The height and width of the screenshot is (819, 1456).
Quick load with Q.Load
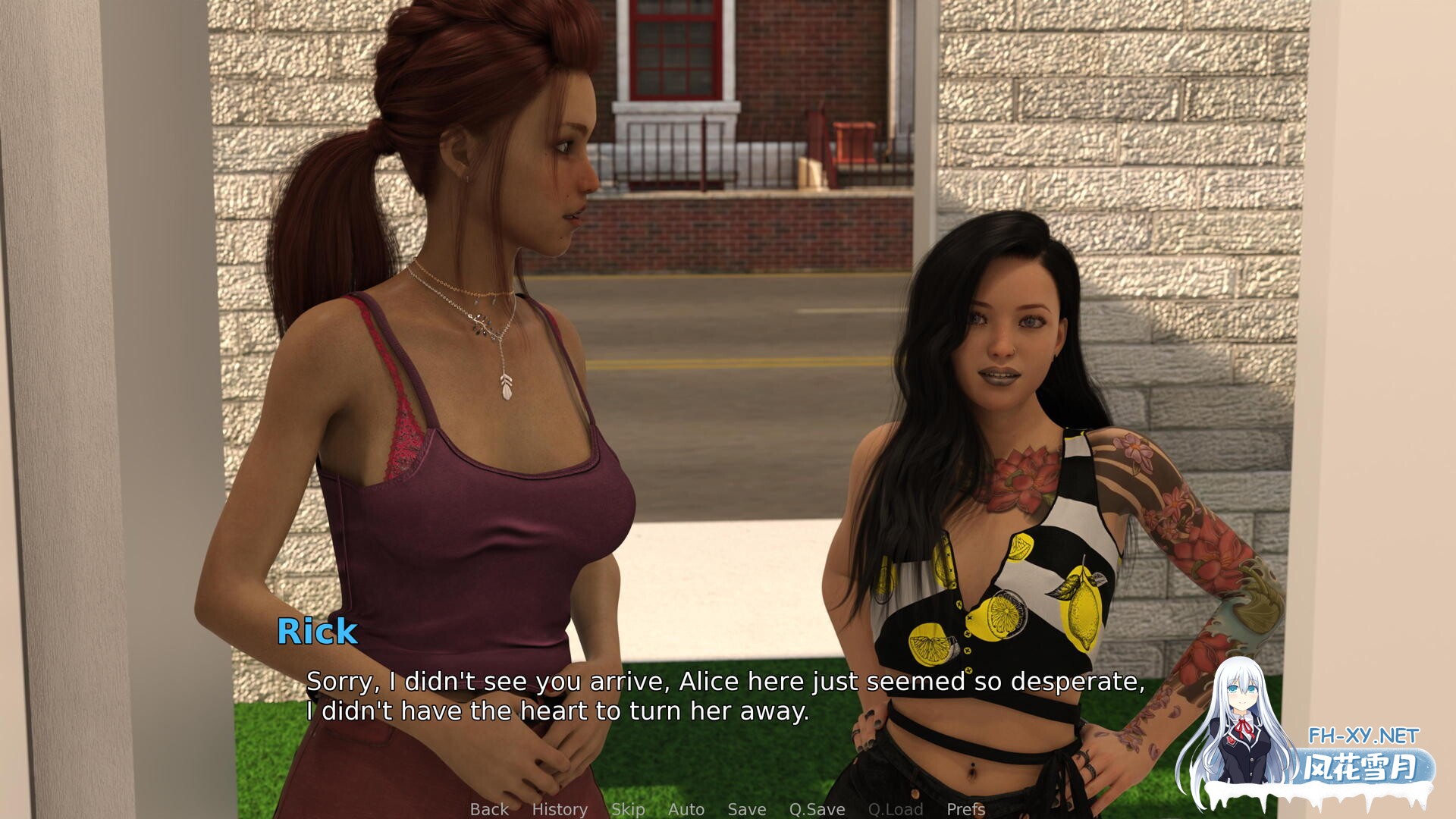click(x=896, y=809)
